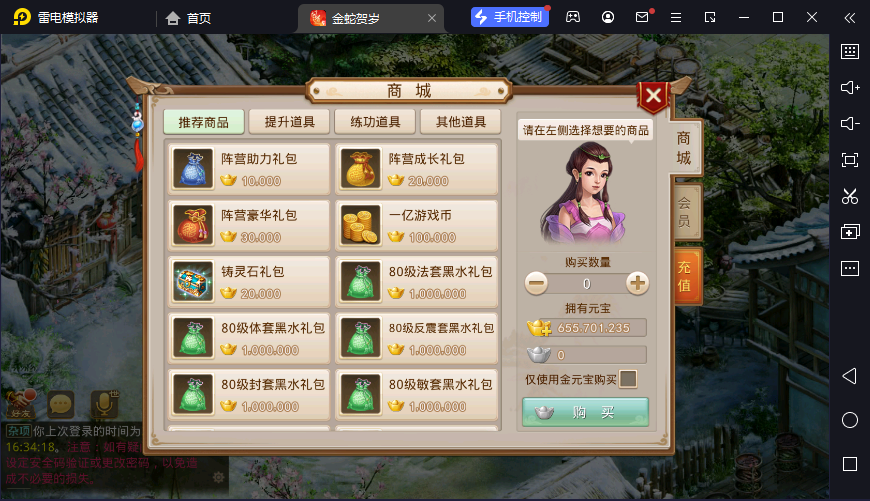Viewport: 870px width, 501px height.
Task: Close the 商城 shop window
Action: point(653,97)
